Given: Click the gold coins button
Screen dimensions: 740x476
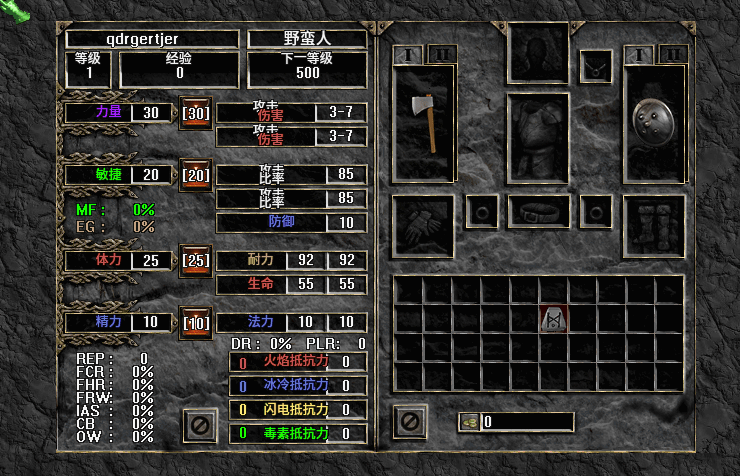Looking at the screenshot, I should tap(470, 422).
